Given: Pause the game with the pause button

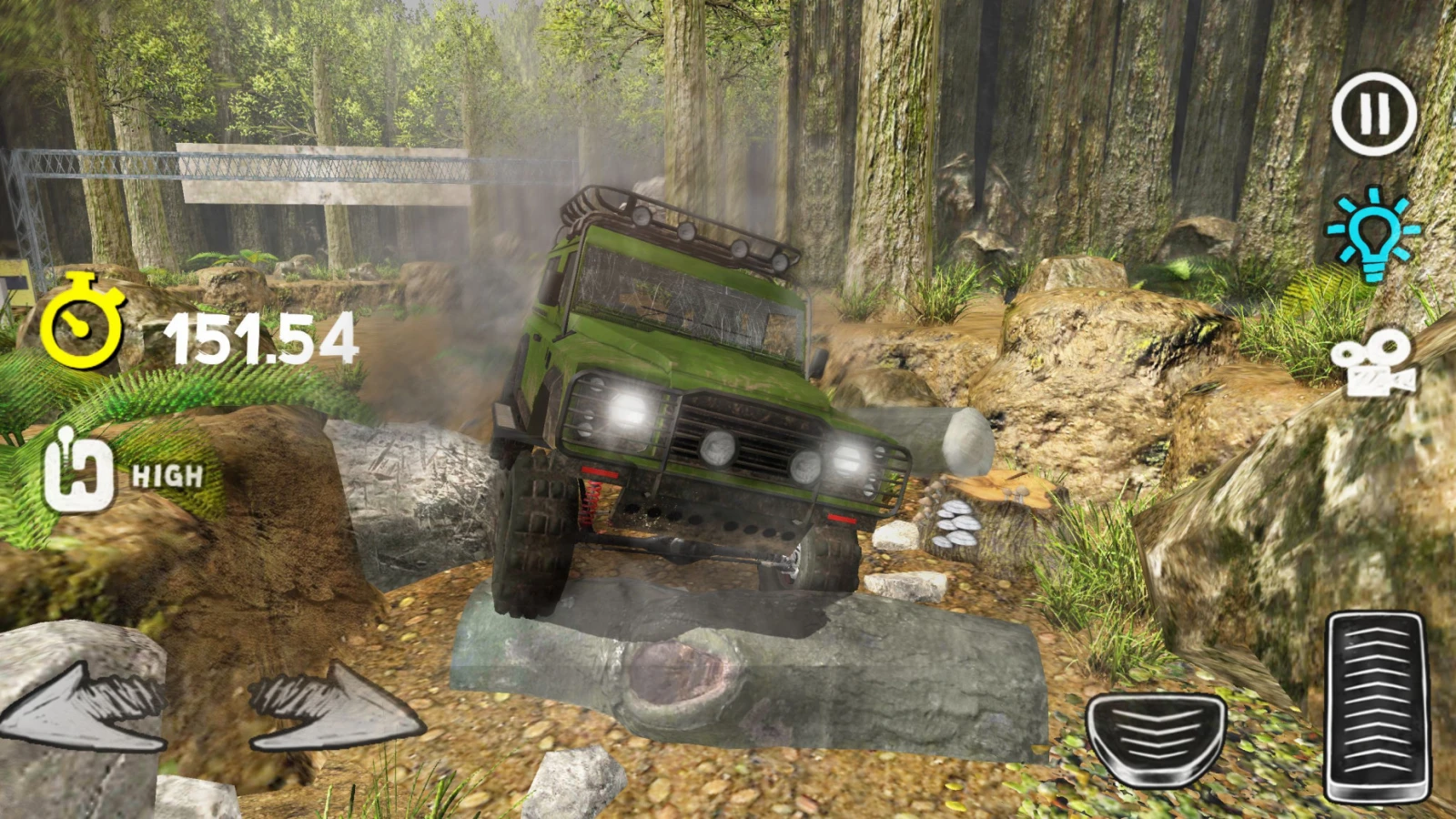Looking at the screenshot, I should pyautogui.click(x=1374, y=115).
